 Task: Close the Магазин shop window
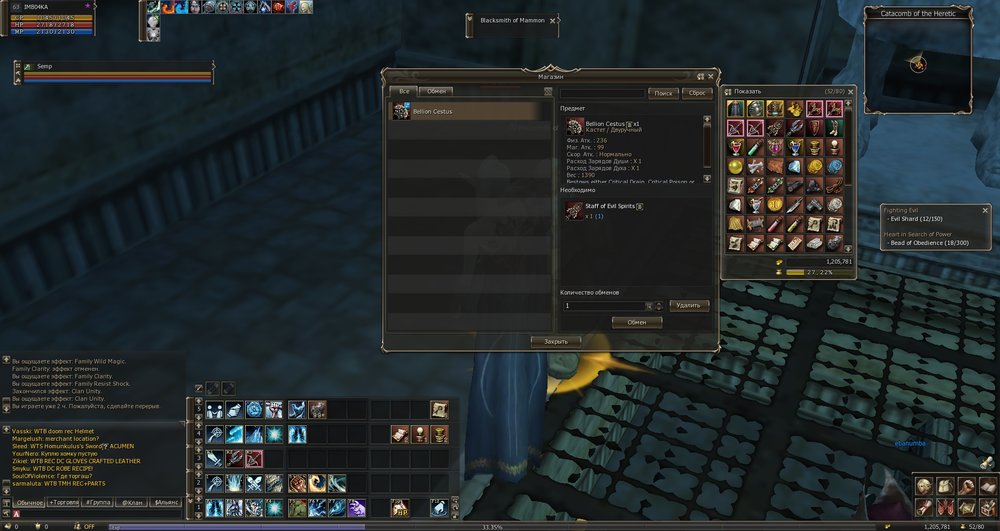tap(711, 75)
